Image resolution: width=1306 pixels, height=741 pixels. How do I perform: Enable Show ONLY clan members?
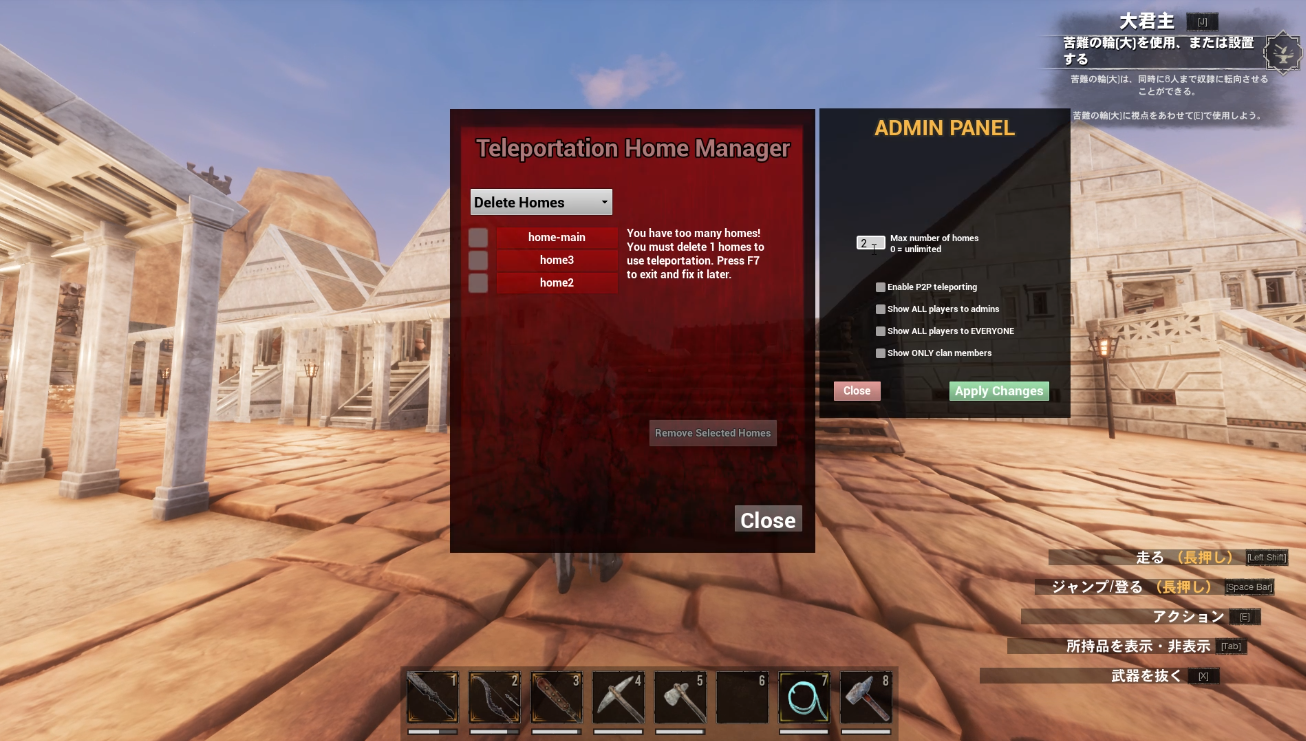tap(880, 353)
